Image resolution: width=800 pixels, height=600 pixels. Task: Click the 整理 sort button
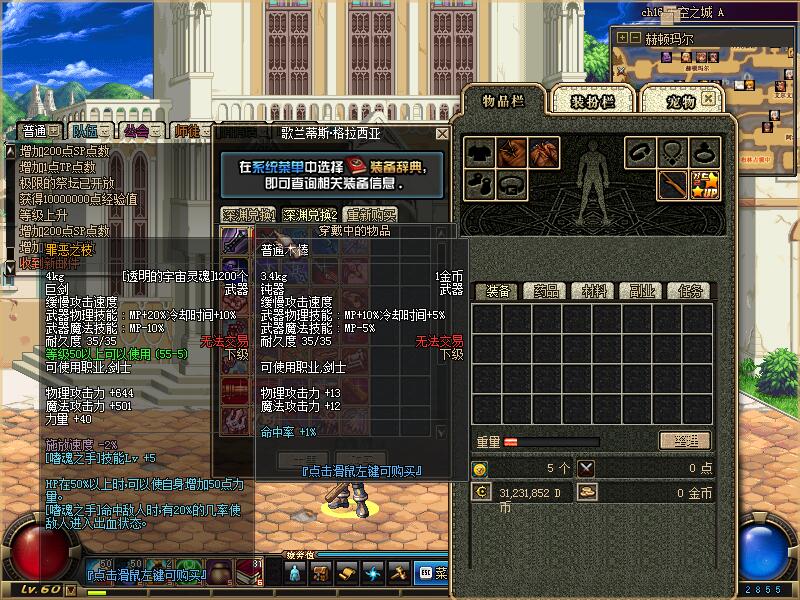pos(685,441)
